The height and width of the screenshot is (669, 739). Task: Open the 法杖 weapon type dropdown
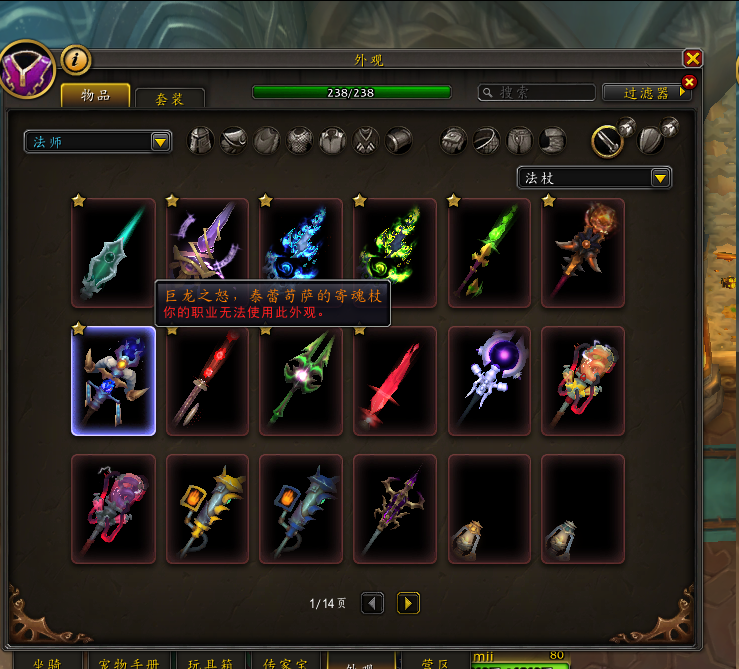(x=594, y=178)
